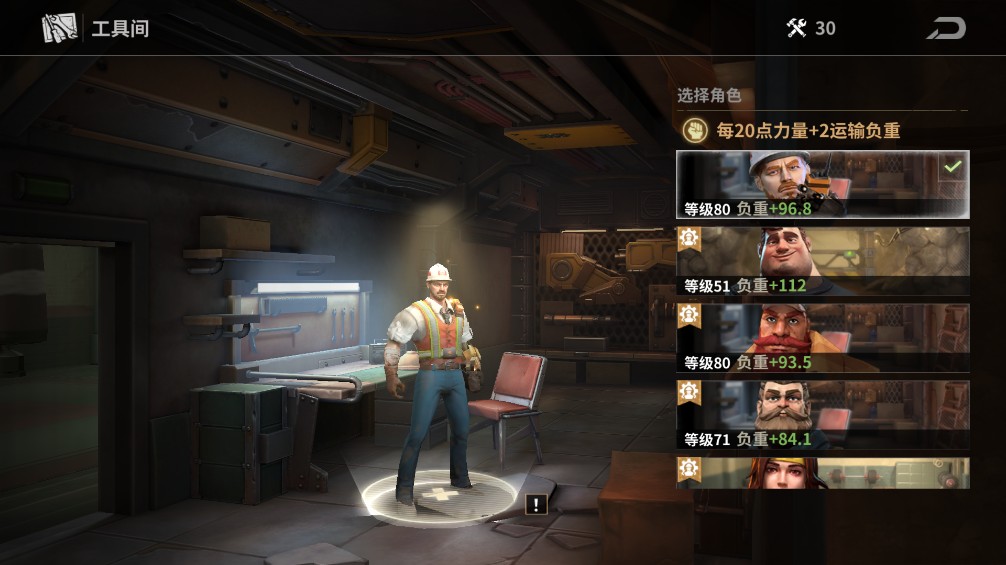The width and height of the screenshot is (1006, 565).
Task: Open the tool room icon in header
Action: click(60, 28)
